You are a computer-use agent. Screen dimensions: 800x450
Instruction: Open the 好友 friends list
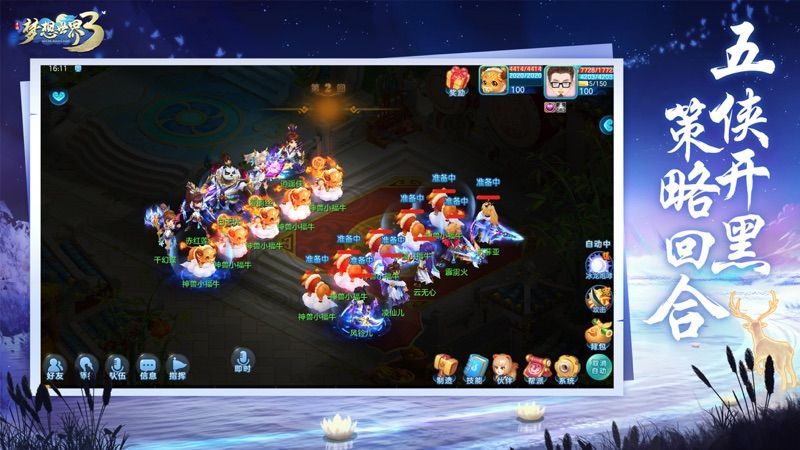point(57,368)
